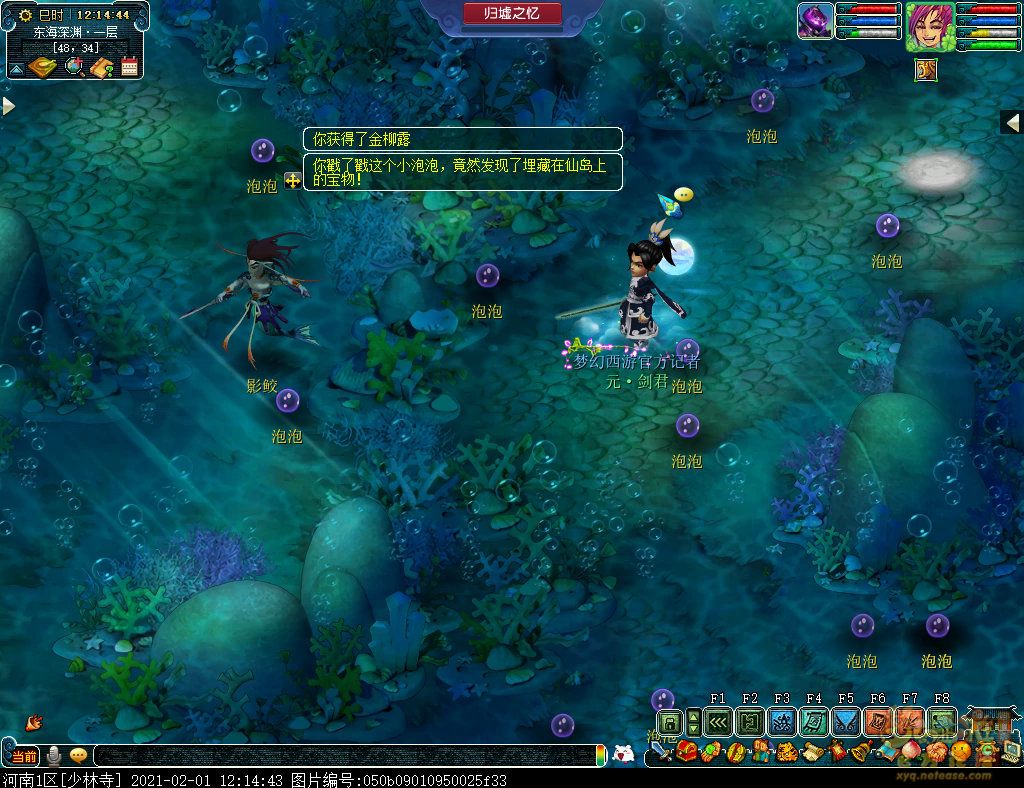Image resolution: width=1024 pixels, height=788 pixels.
Task: Collapse the map panel with the up arrow
Action: coord(16,69)
